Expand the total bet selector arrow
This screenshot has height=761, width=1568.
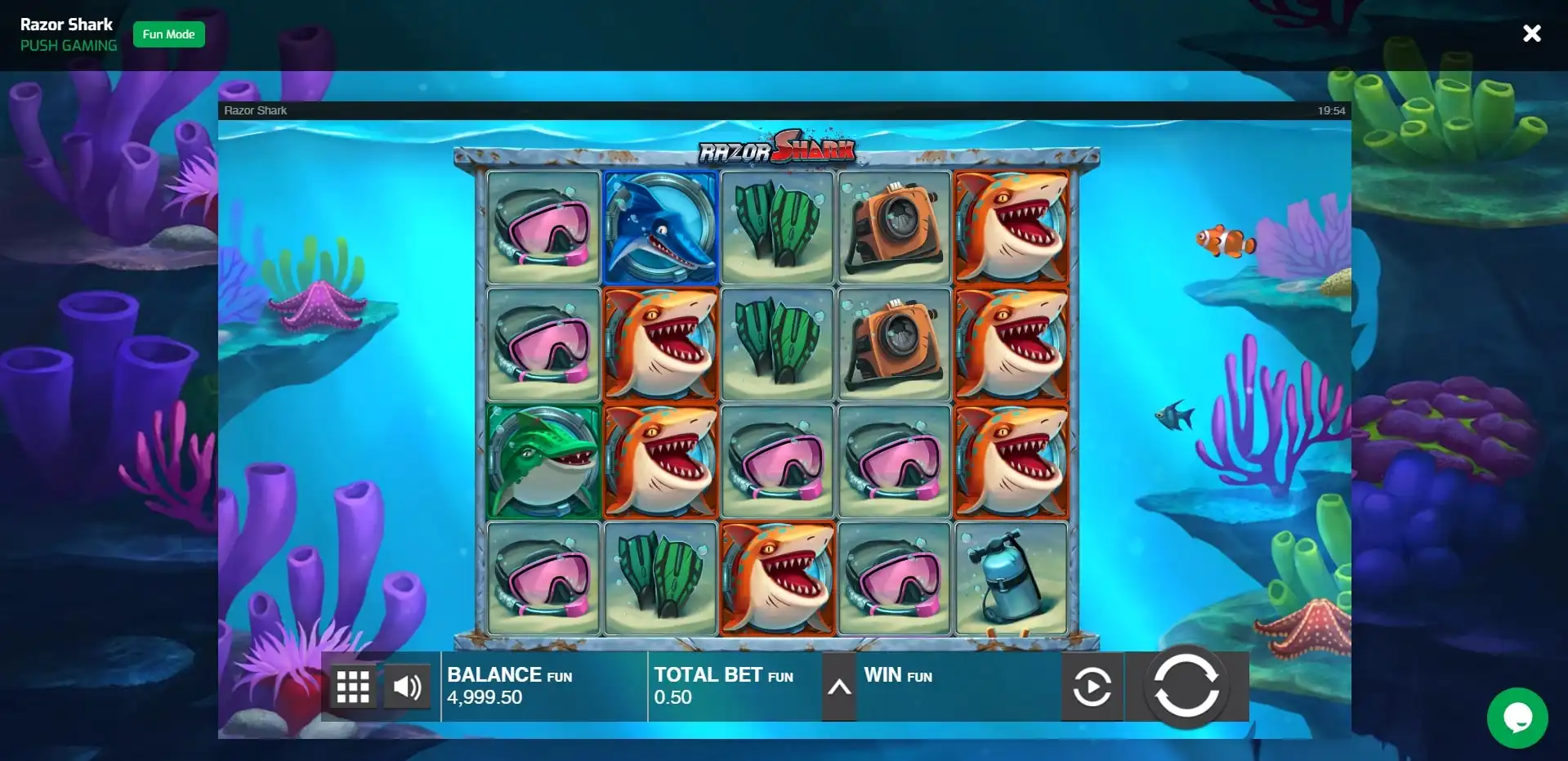[839, 687]
